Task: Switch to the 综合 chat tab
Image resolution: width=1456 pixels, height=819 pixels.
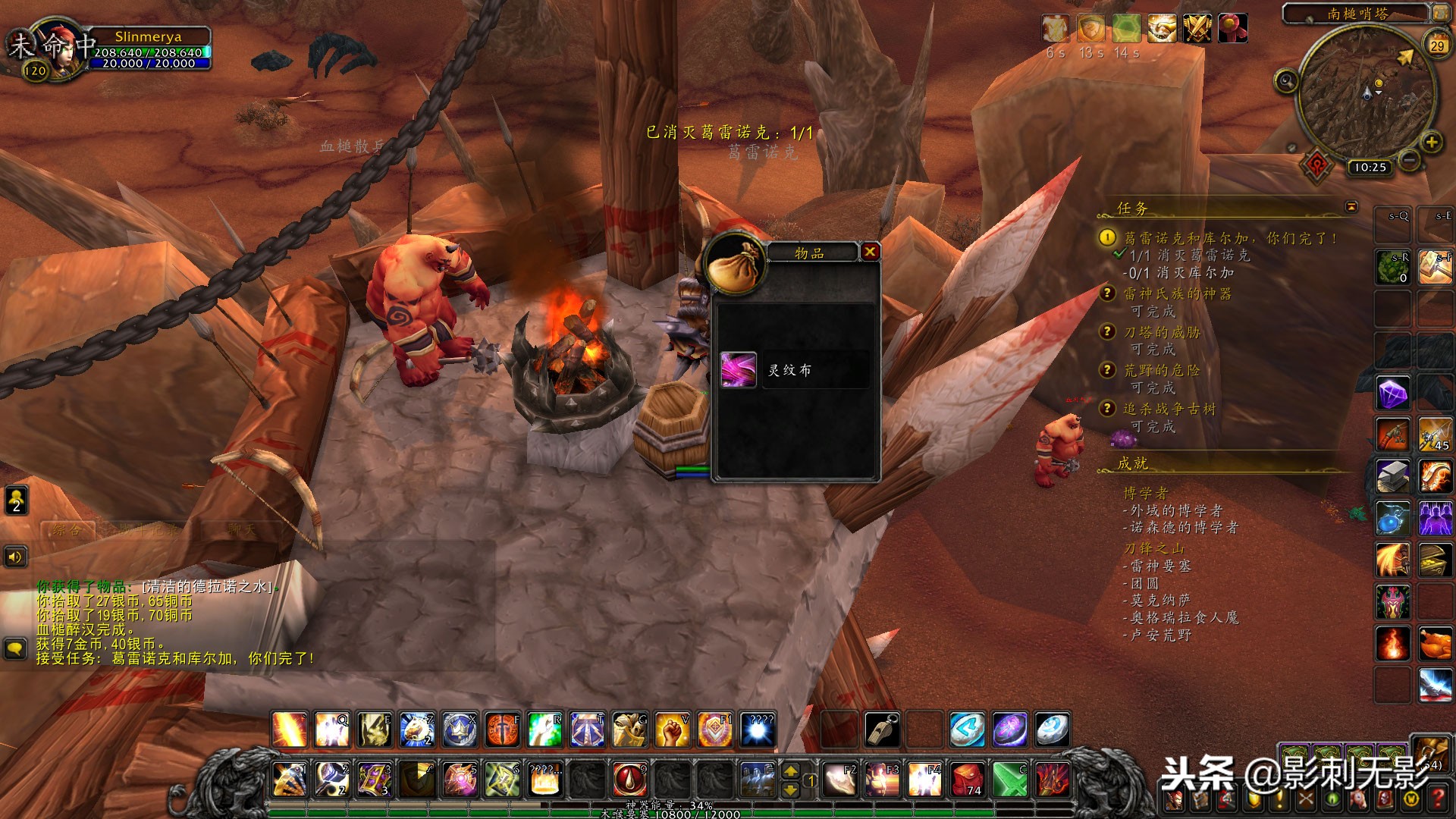Action: (x=67, y=530)
